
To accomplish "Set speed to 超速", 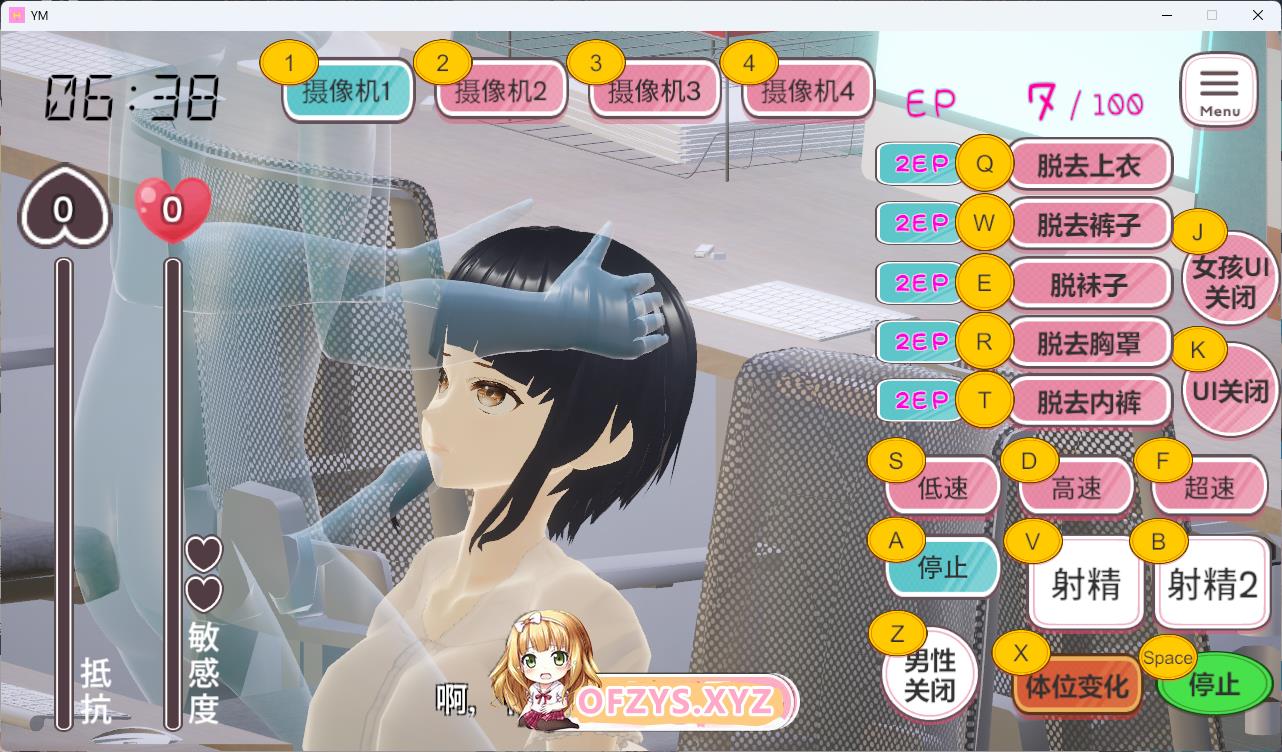I will (1210, 487).
